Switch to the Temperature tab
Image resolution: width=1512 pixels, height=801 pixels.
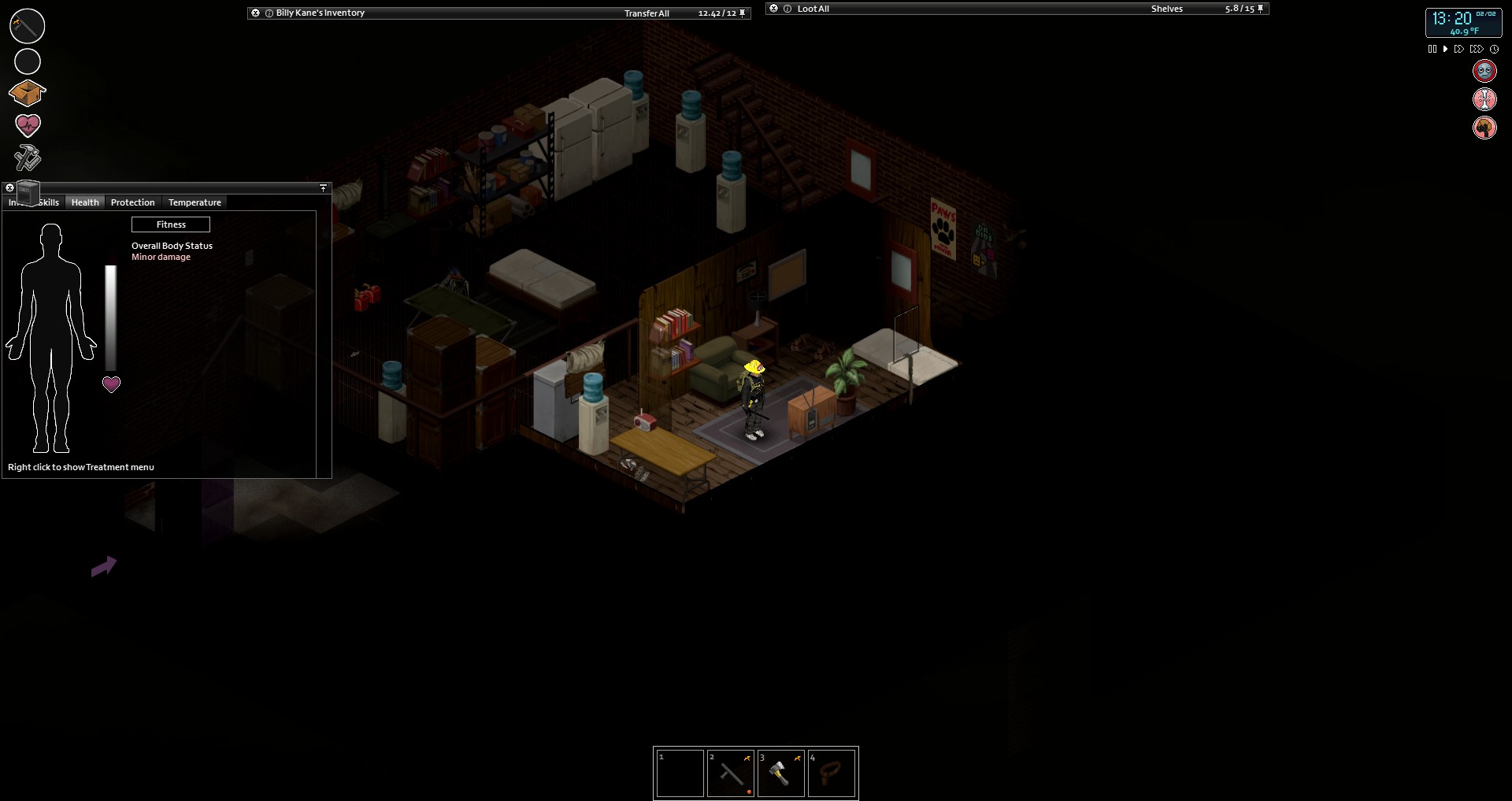coord(194,202)
